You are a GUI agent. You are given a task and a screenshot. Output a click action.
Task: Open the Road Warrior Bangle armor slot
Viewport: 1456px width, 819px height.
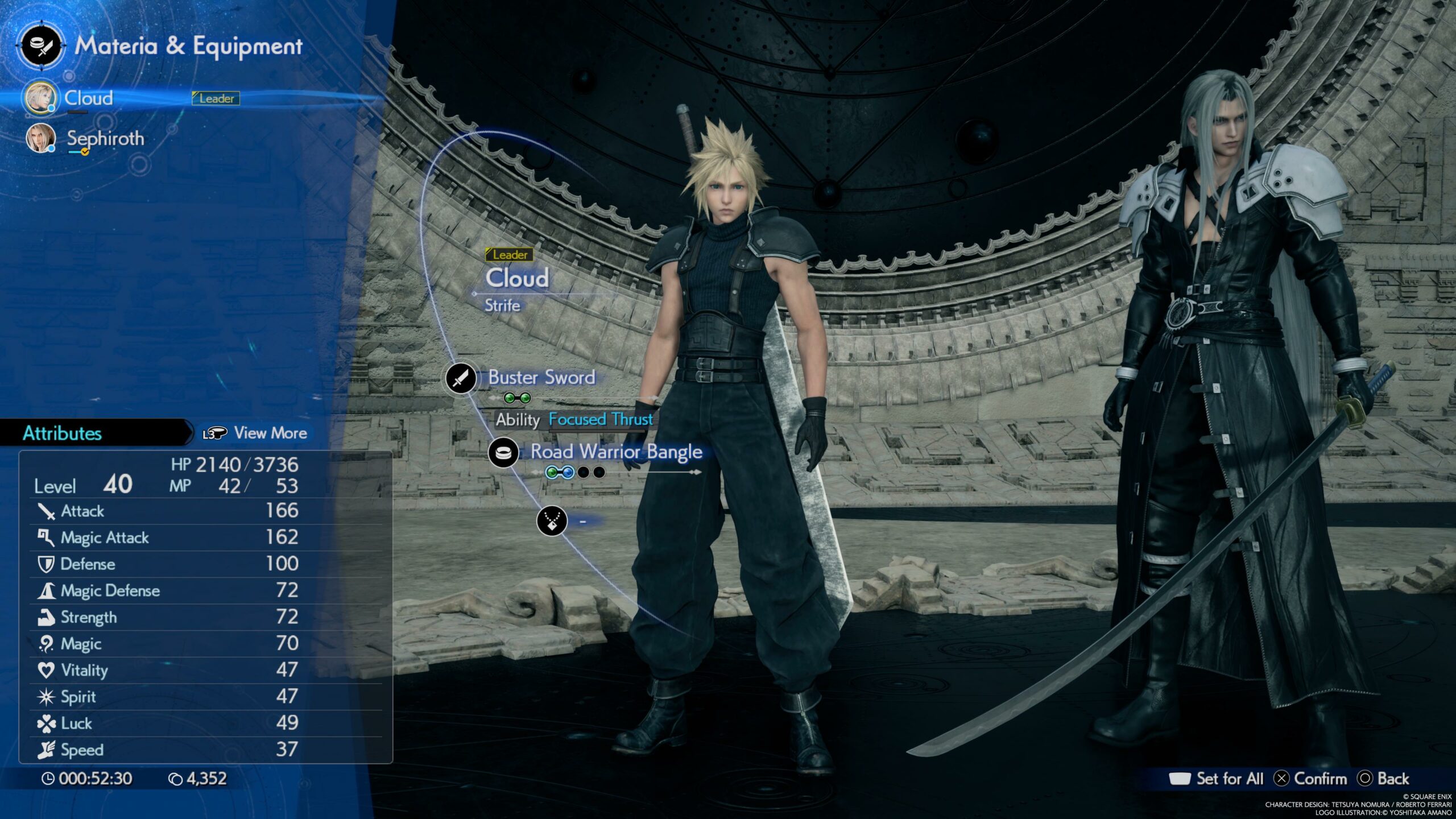[x=616, y=452]
